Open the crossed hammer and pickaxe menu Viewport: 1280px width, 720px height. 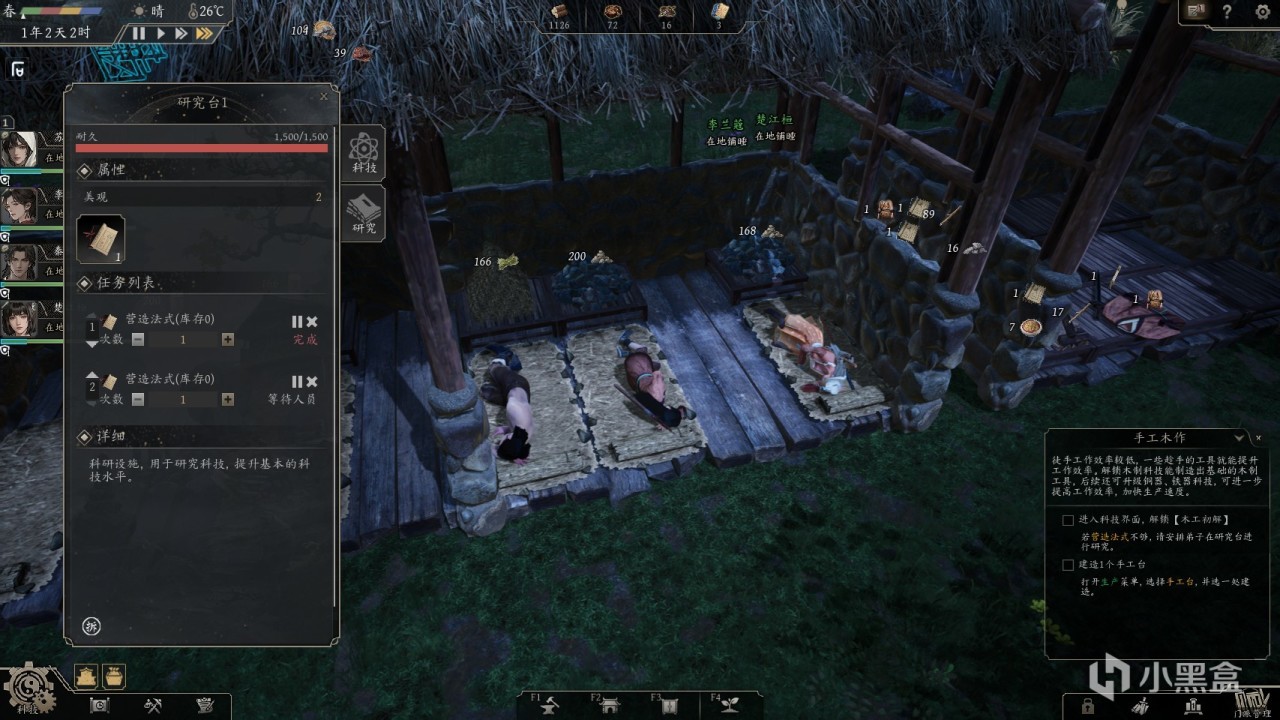[x=153, y=705]
